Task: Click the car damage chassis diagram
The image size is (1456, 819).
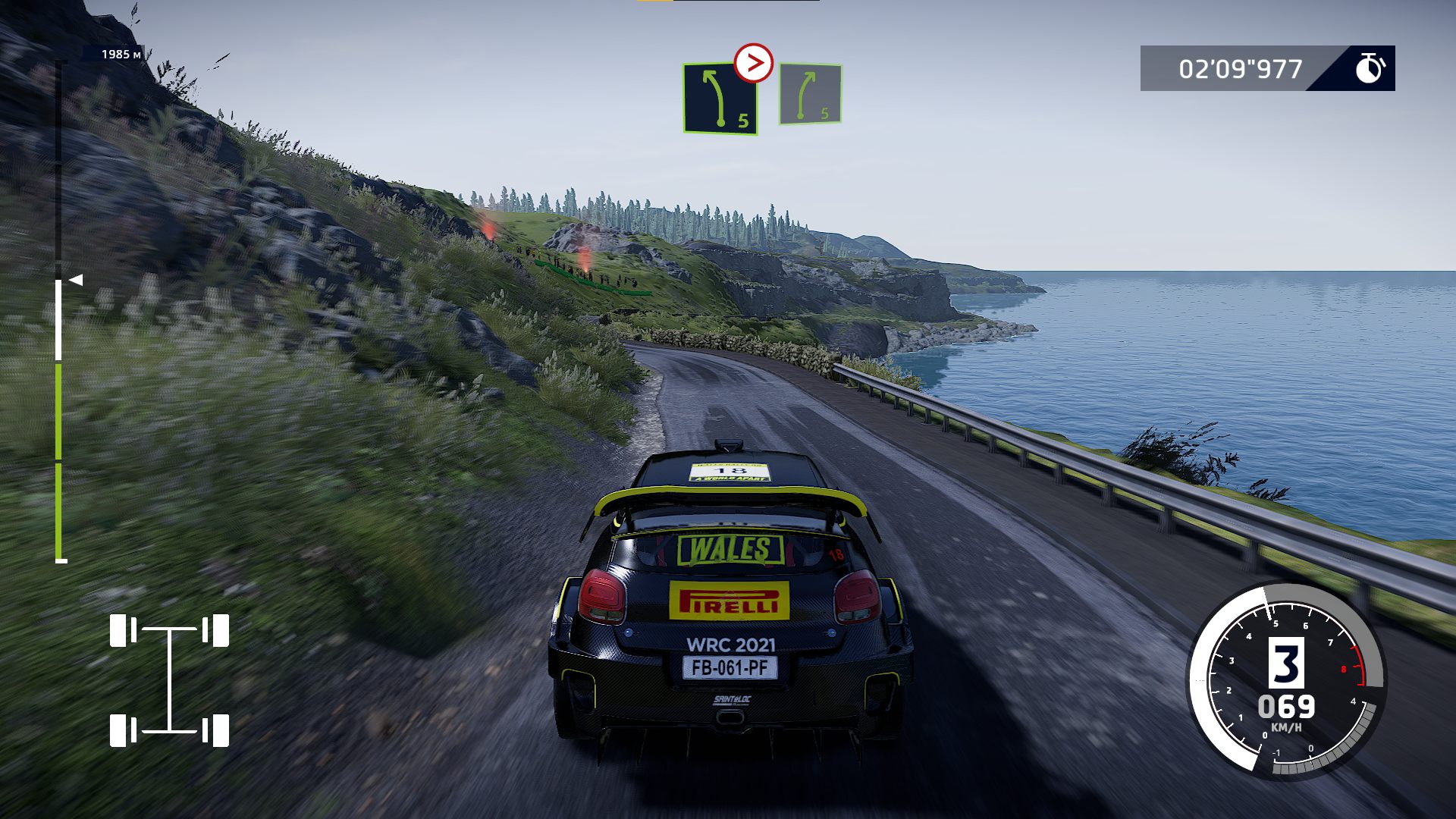Action: pyautogui.click(x=169, y=680)
